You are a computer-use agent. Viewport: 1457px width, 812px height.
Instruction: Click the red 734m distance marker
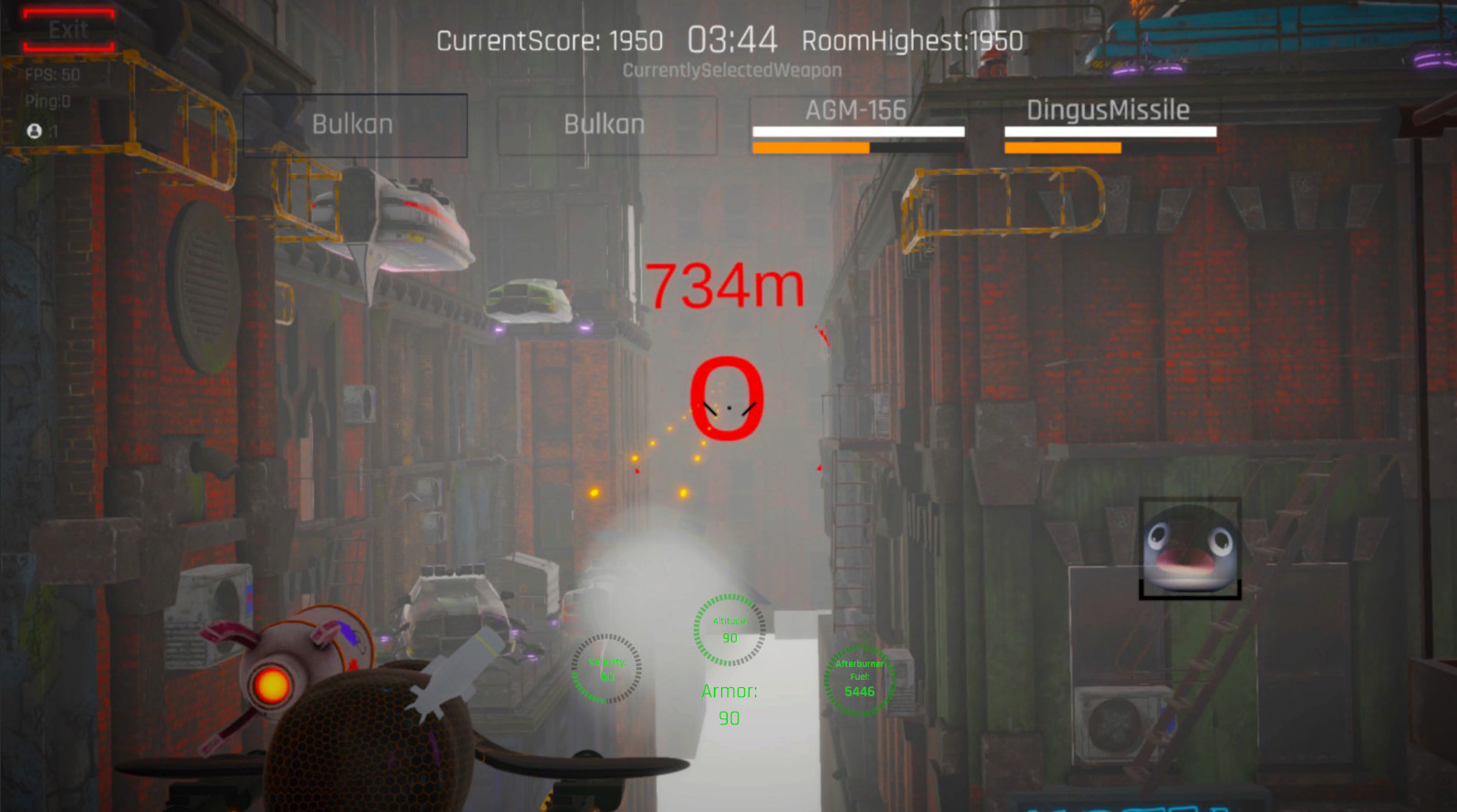[725, 284]
